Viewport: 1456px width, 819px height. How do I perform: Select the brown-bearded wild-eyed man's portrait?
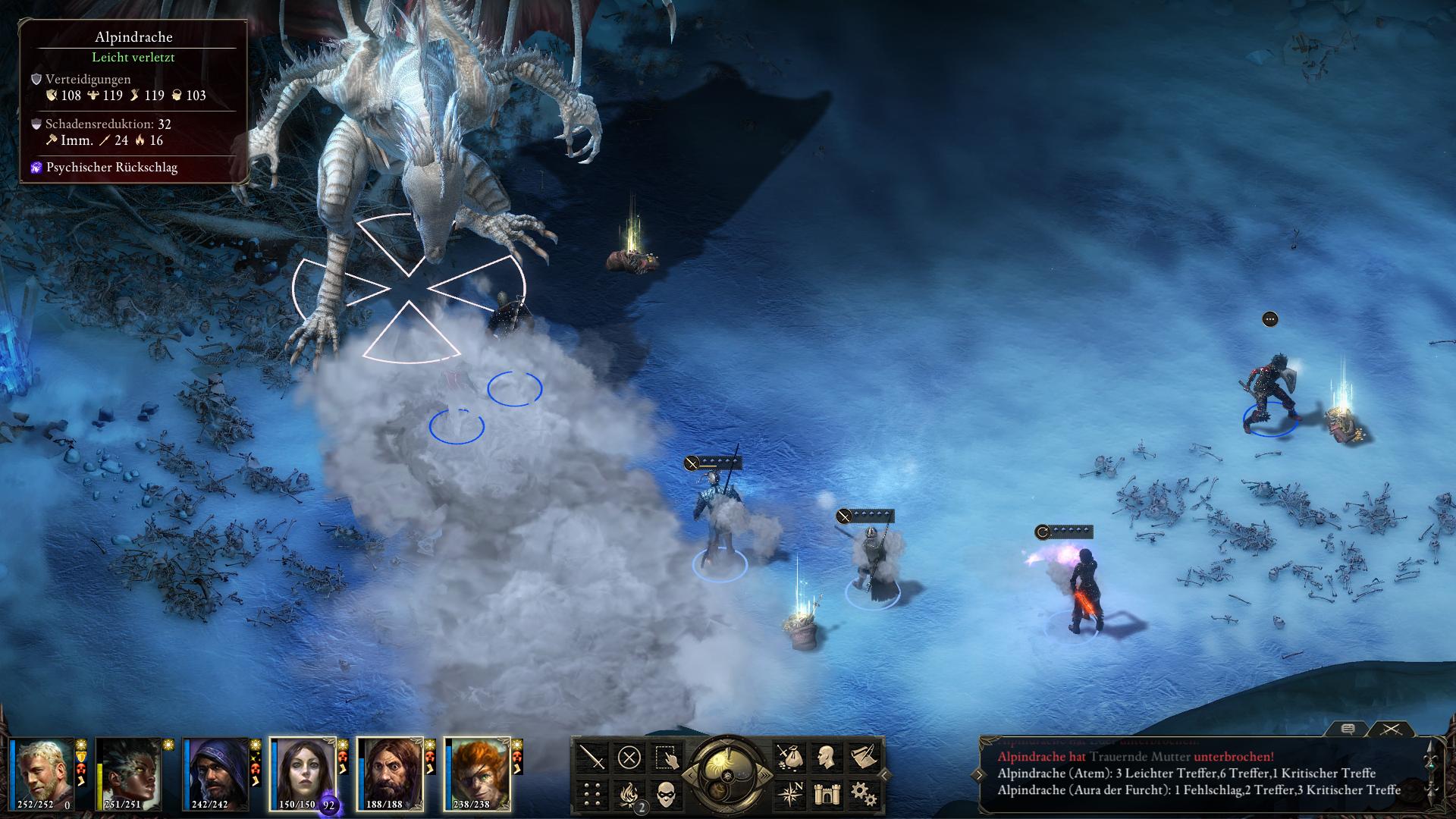click(x=390, y=773)
